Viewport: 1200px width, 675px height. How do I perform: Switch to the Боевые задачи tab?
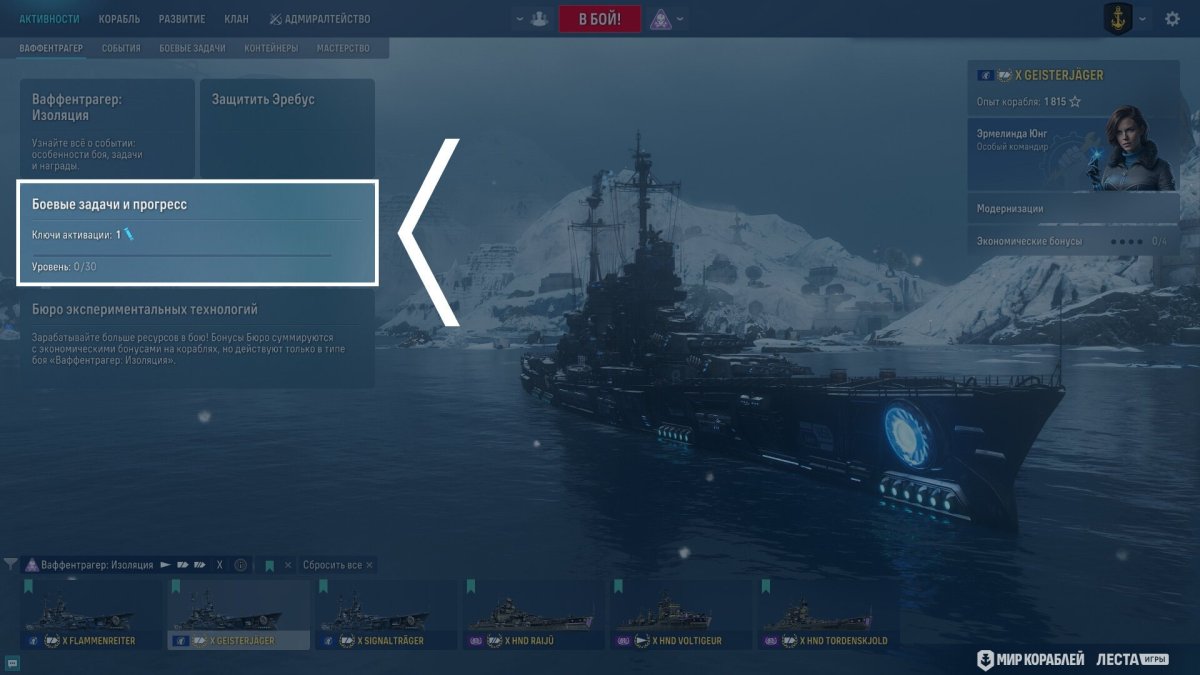192,48
